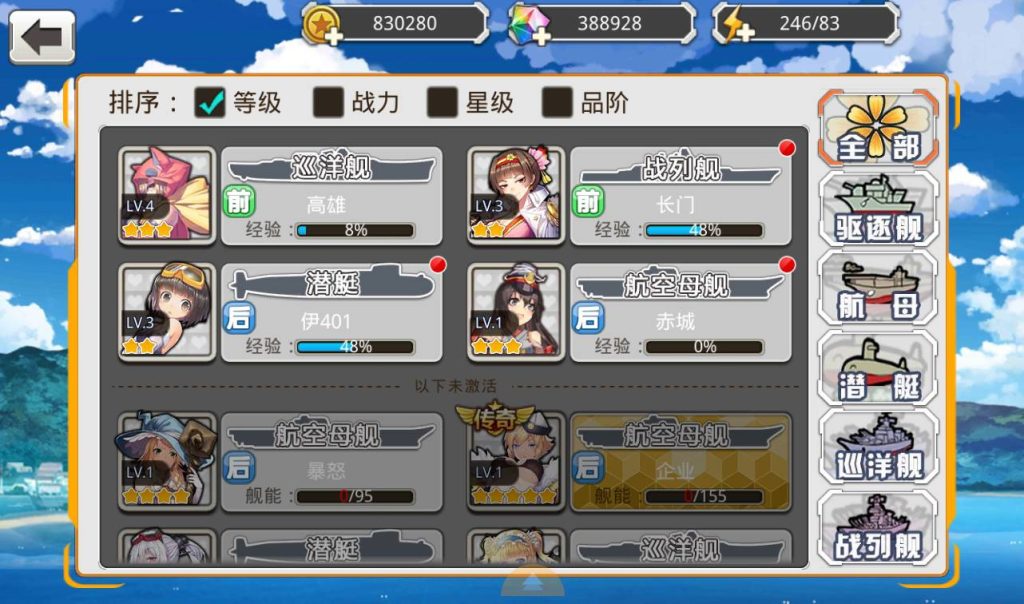Sort ships by 品阶
The image size is (1024, 604).
point(557,101)
